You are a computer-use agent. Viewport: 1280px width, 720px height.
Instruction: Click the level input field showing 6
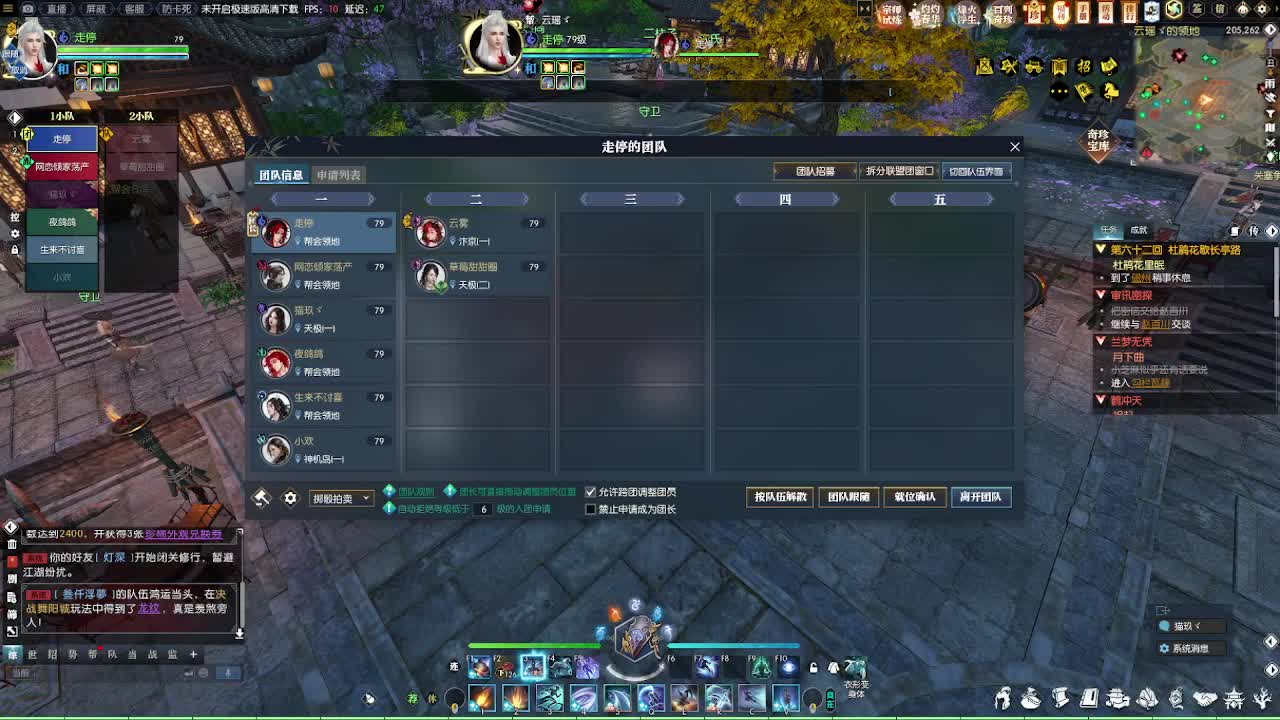click(x=482, y=508)
